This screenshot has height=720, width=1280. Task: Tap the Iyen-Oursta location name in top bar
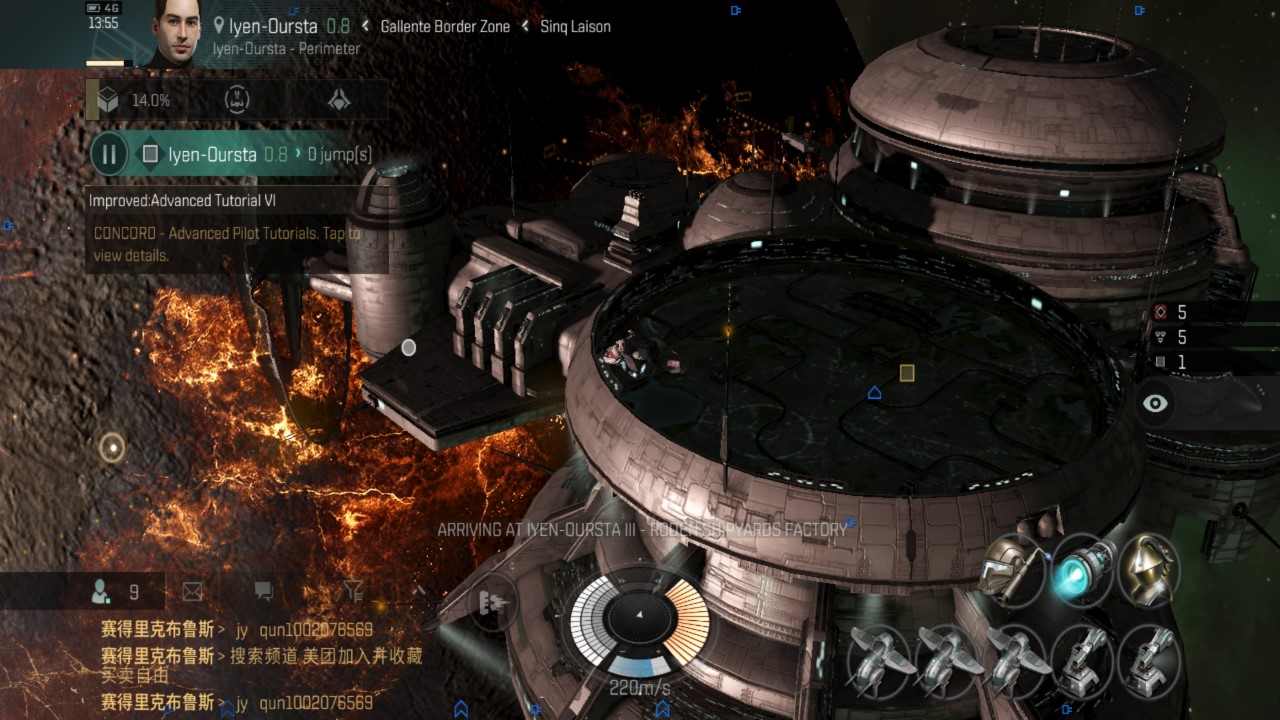(x=272, y=27)
